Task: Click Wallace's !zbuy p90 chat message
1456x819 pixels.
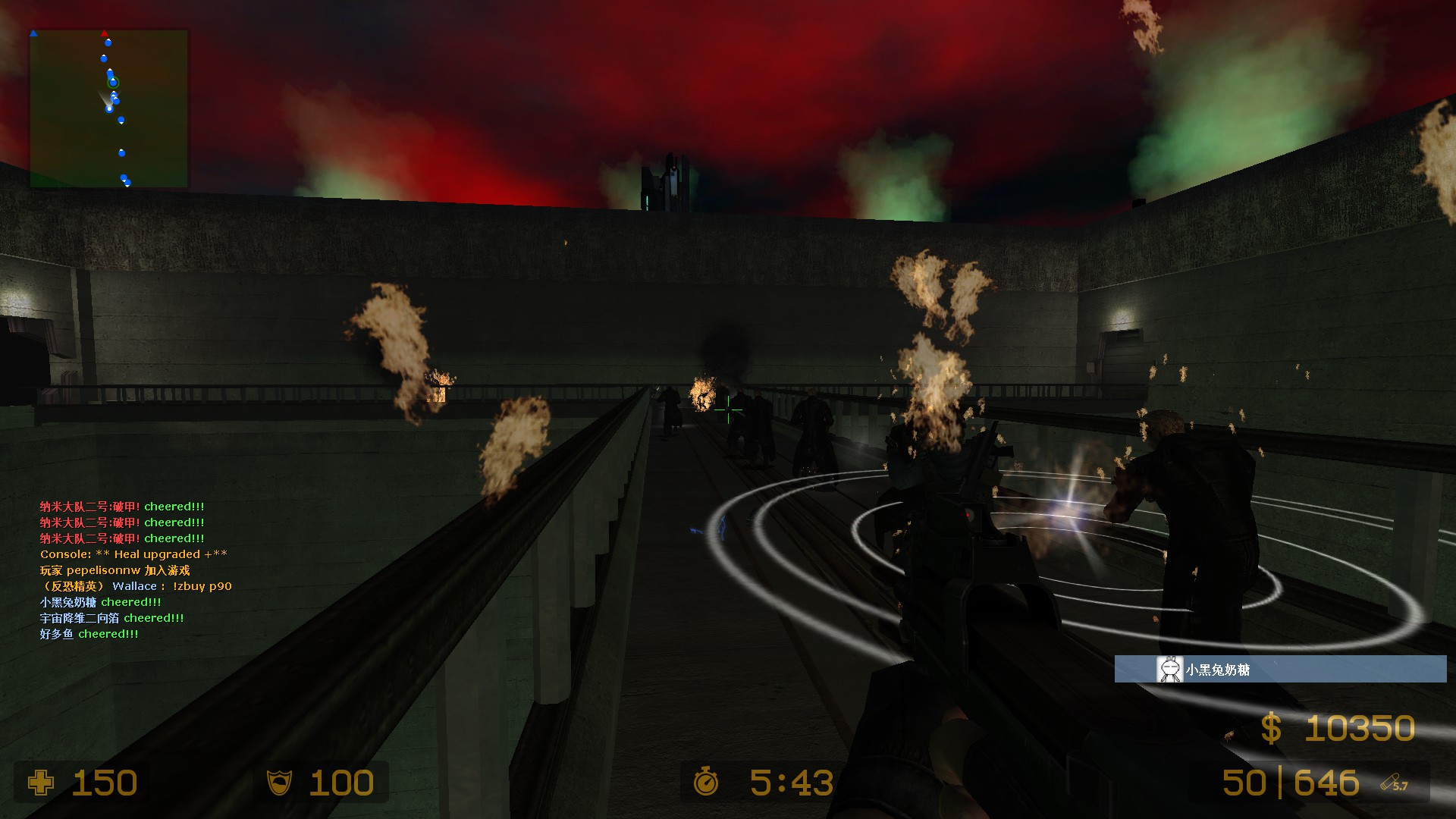Action: click(136, 586)
